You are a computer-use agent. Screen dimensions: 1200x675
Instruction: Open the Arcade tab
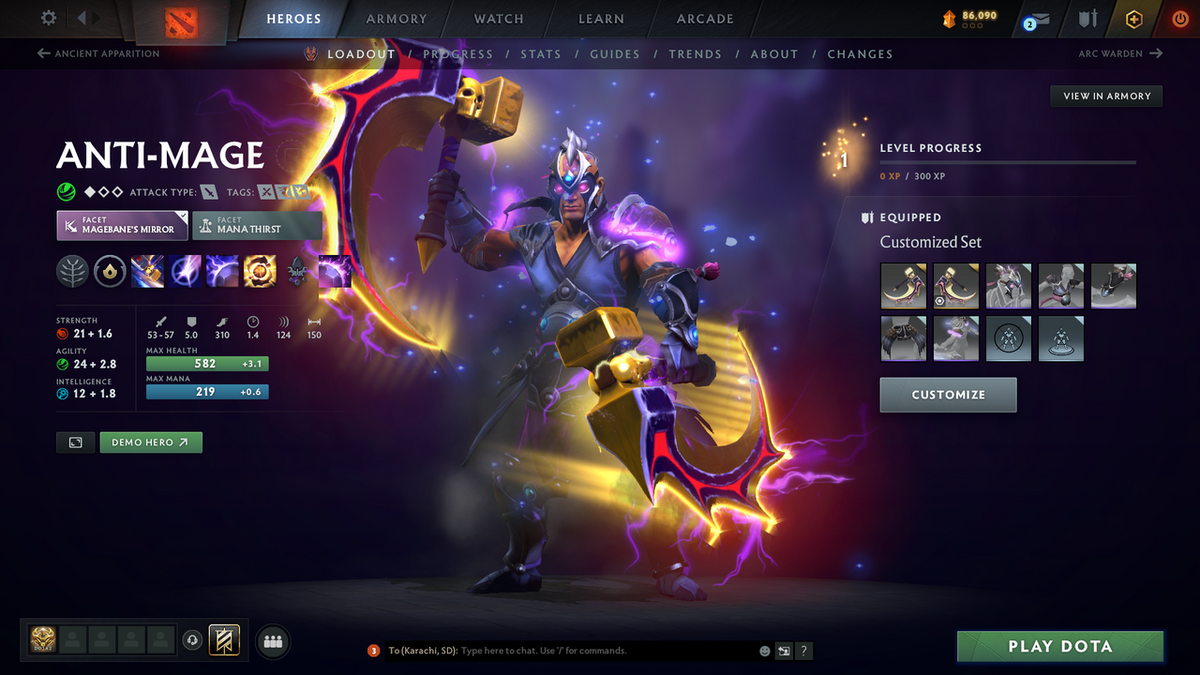705,19
